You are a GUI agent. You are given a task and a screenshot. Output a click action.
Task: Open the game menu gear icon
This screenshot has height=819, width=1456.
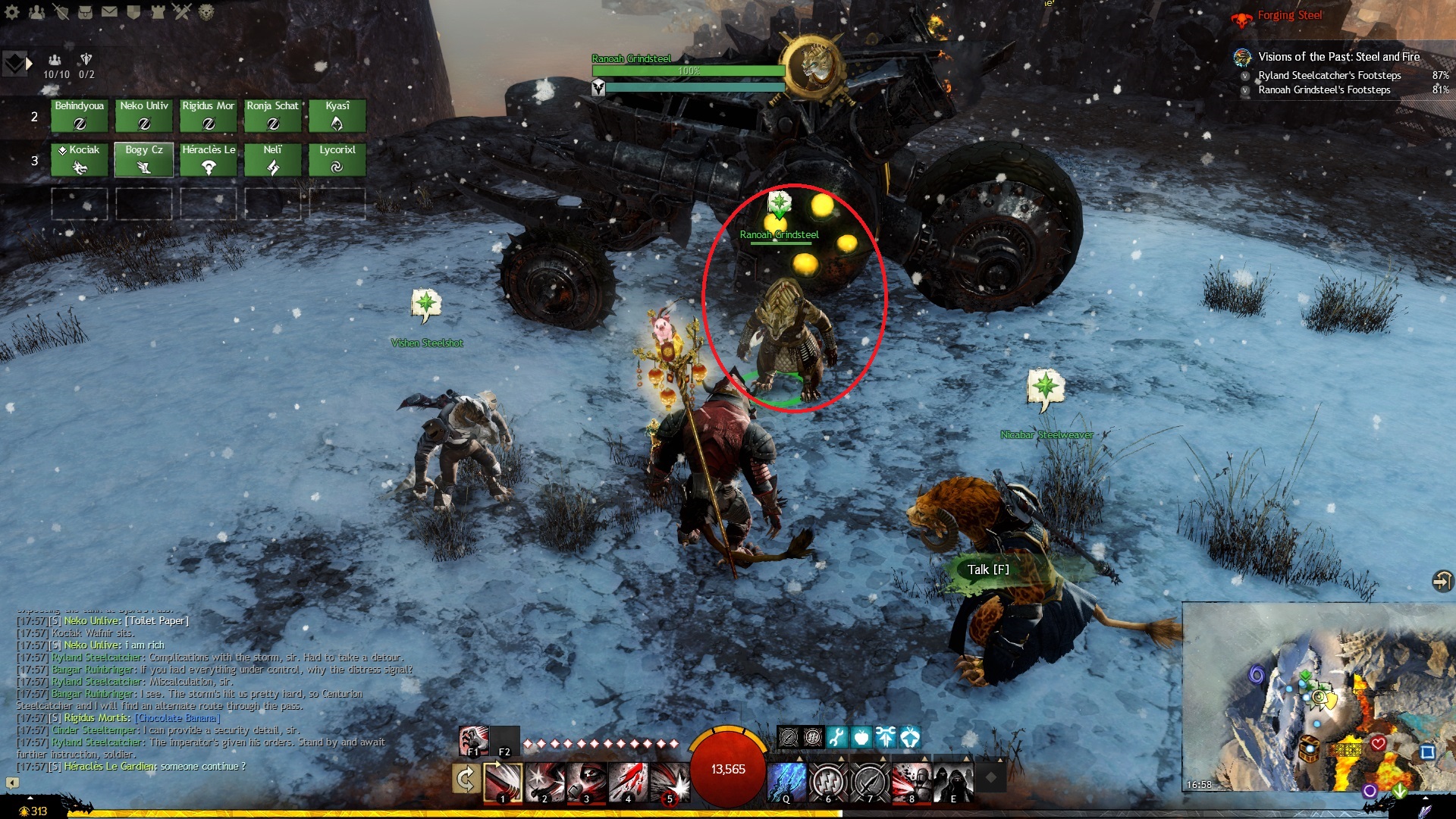12,11
